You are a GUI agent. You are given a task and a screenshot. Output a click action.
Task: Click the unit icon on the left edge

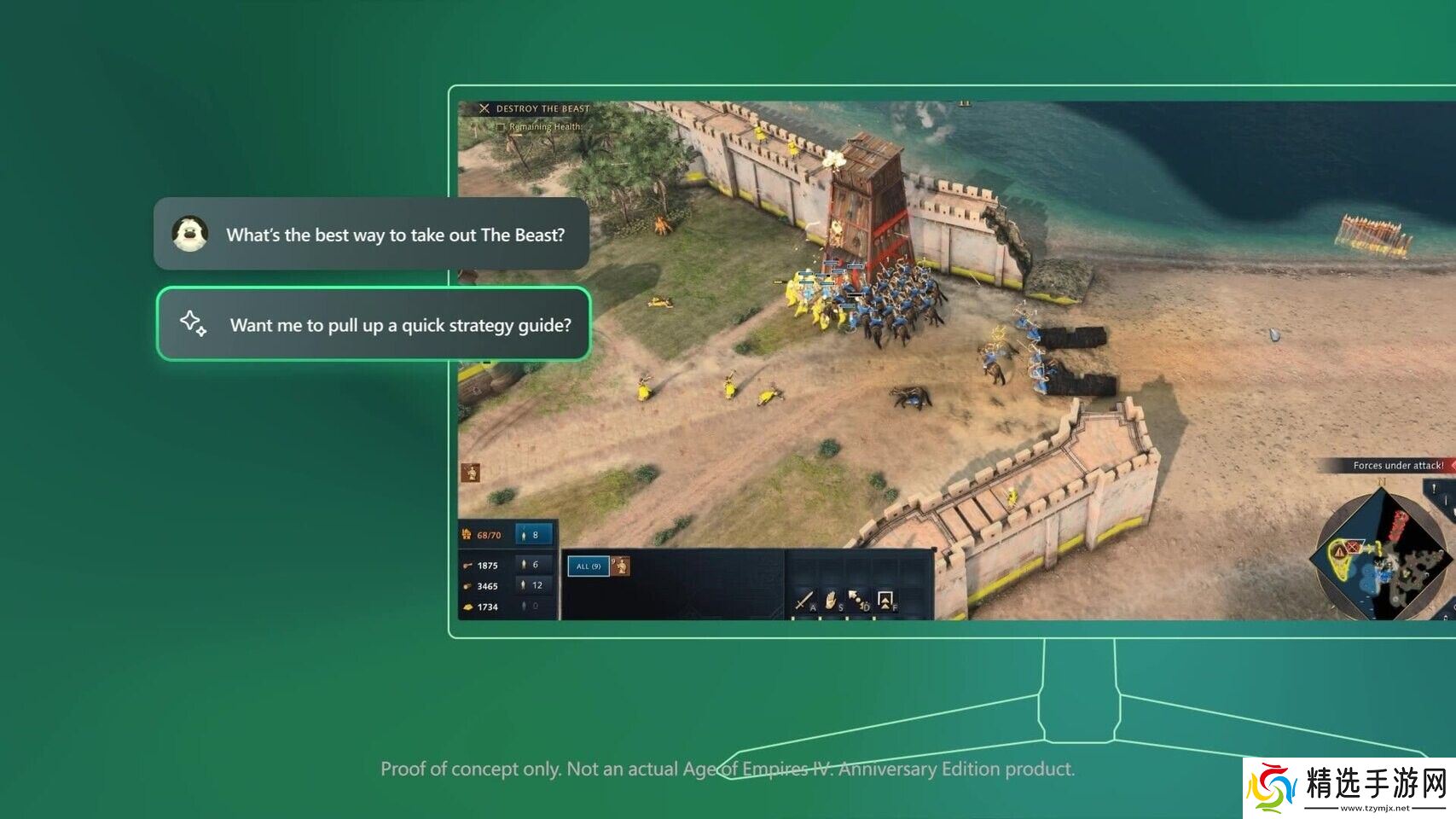pyautogui.click(x=470, y=472)
